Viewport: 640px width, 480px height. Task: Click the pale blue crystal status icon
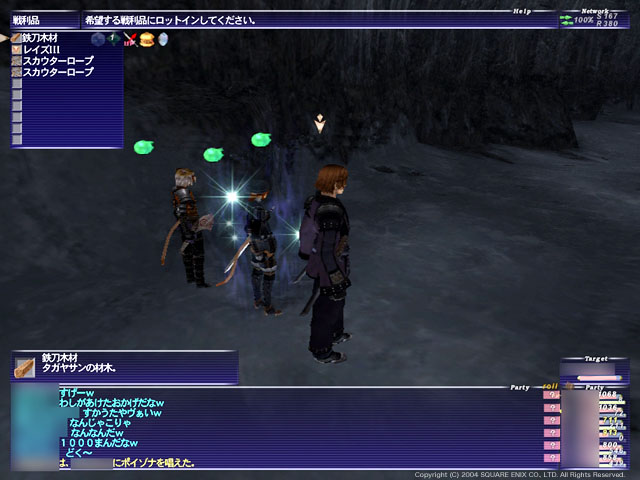162,39
